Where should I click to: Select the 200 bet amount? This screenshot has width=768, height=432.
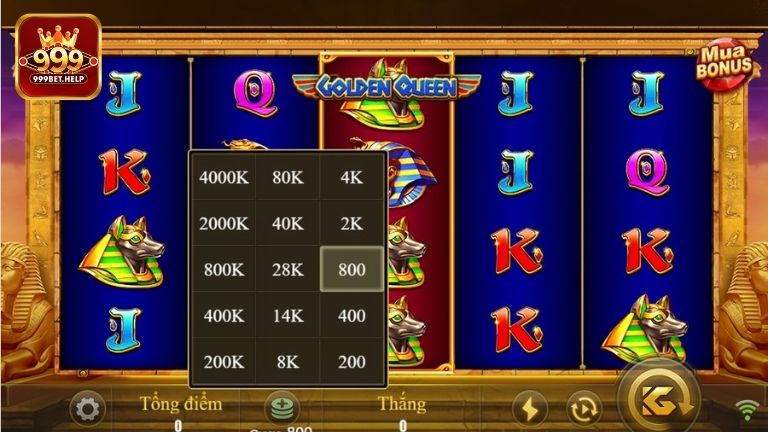coord(351,361)
